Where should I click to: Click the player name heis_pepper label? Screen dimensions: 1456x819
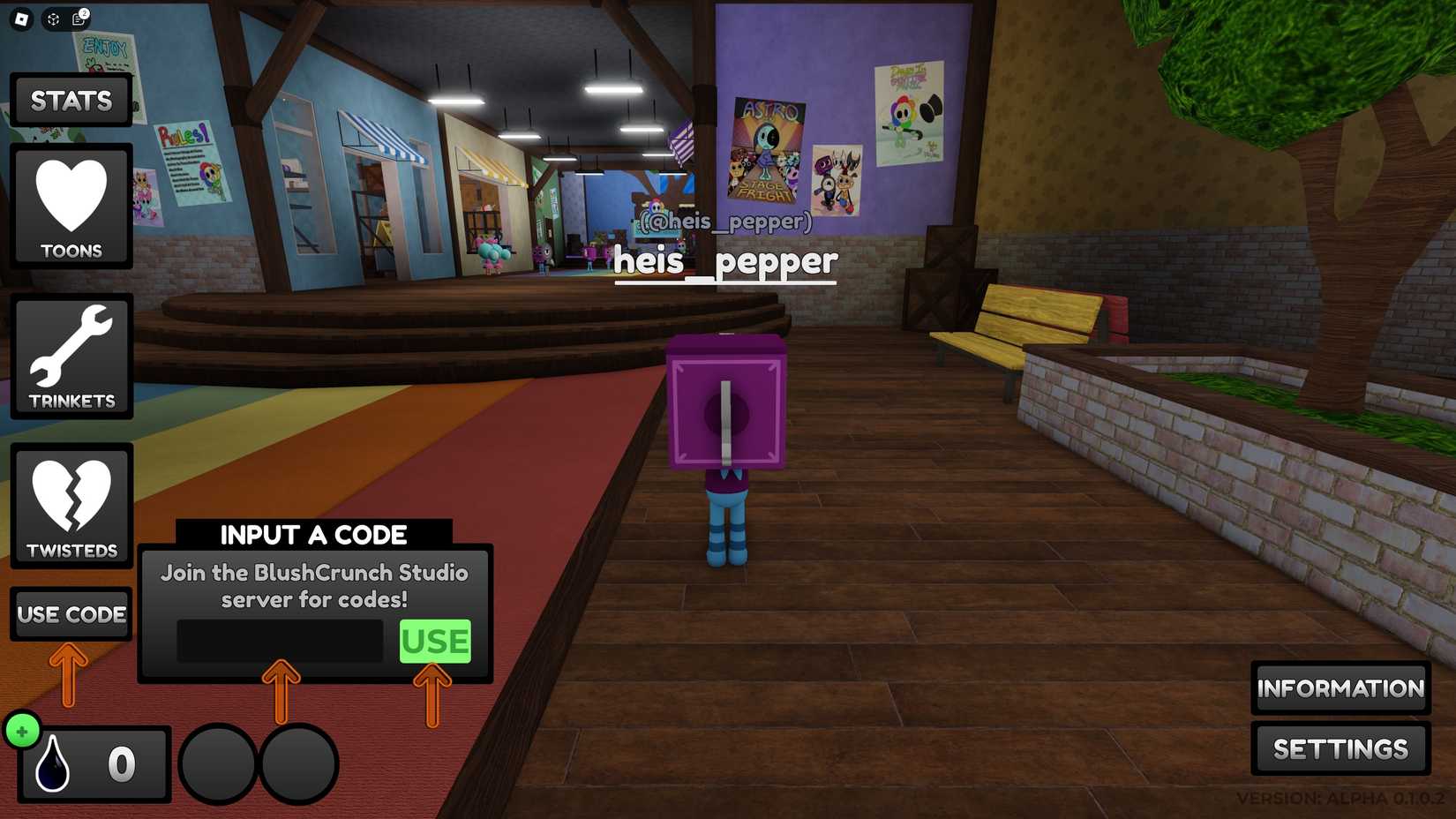(x=726, y=260)
